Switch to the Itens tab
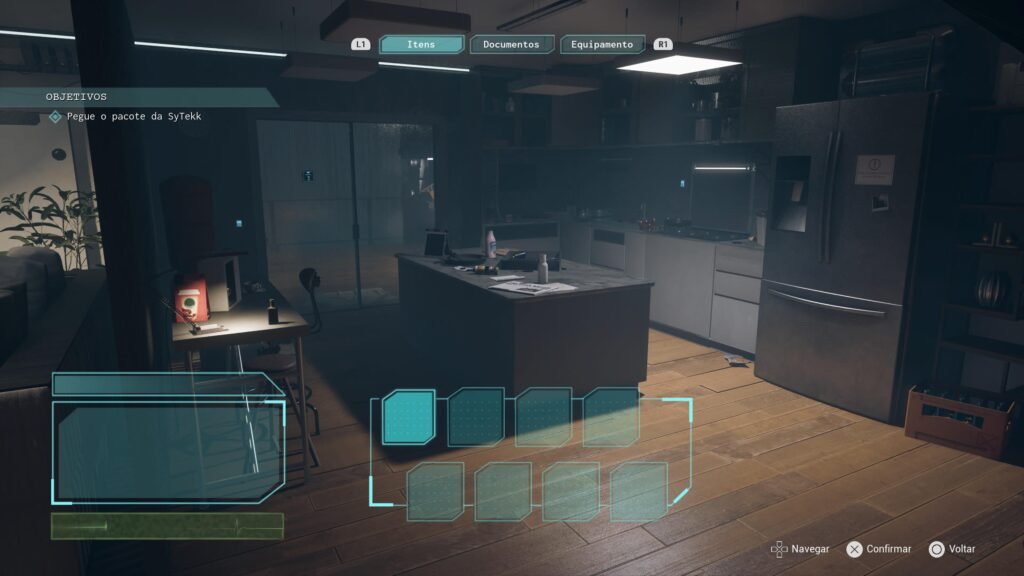The image size is (1024, 576). coord(421,44)
